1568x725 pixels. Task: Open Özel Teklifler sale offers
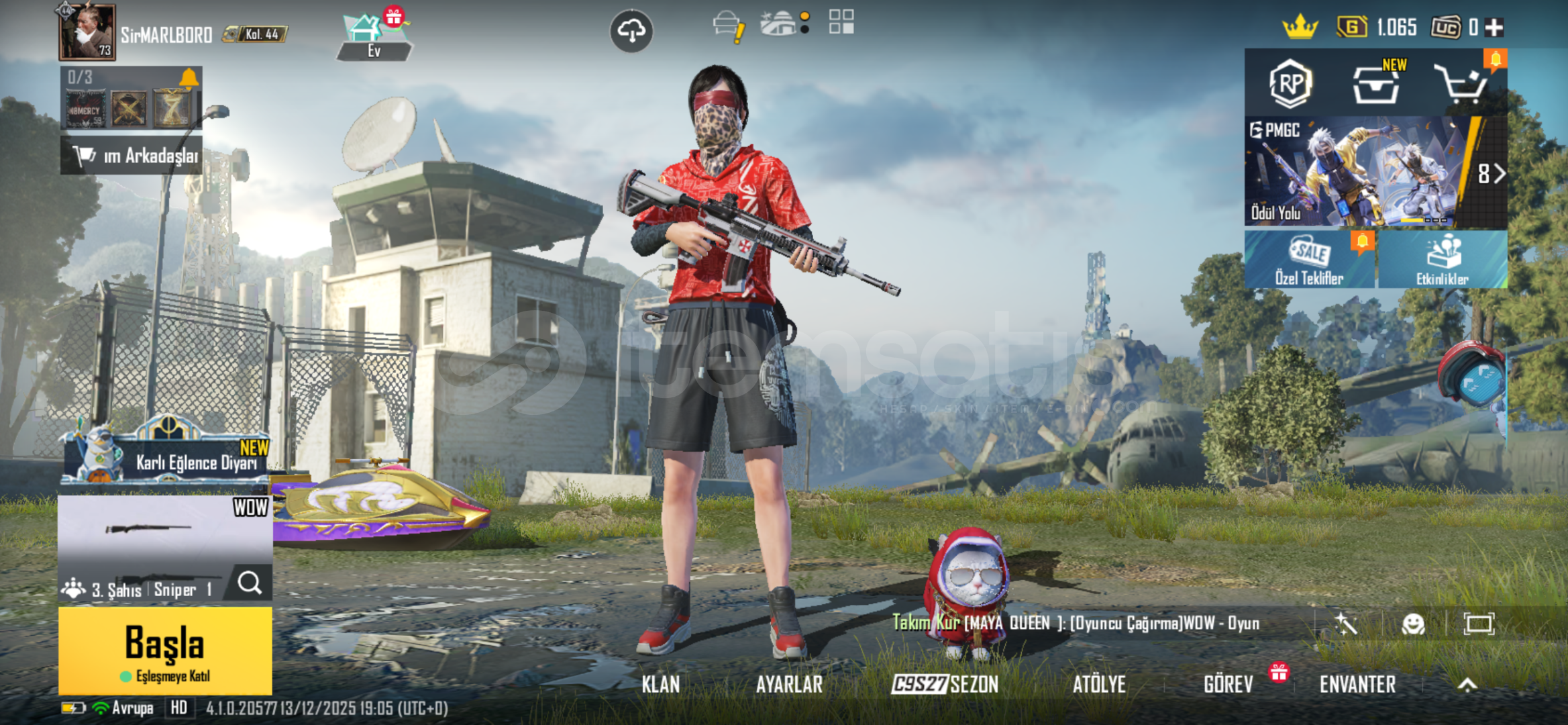[x=1309, y=260]
